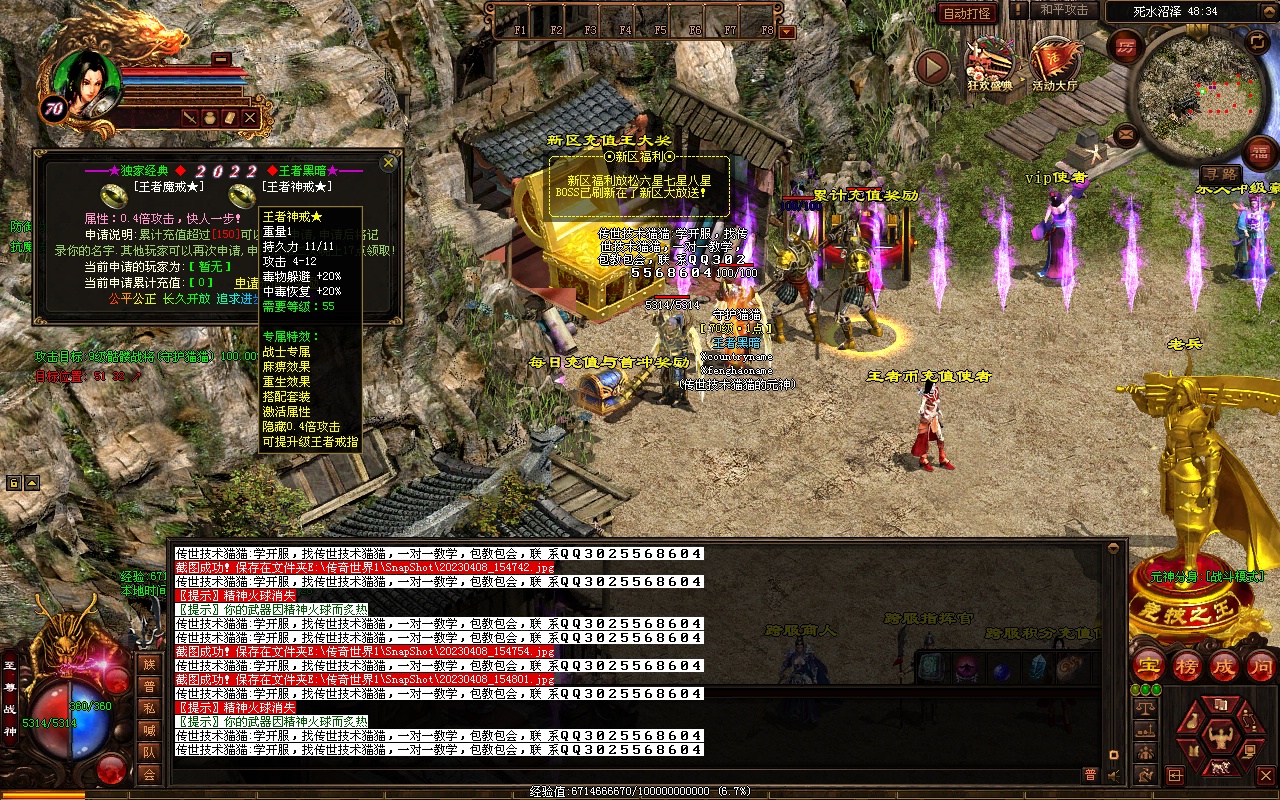Open the 狂欢盛典 festival event icon
The image size is (1280, 800).
(x=989, y=63)
